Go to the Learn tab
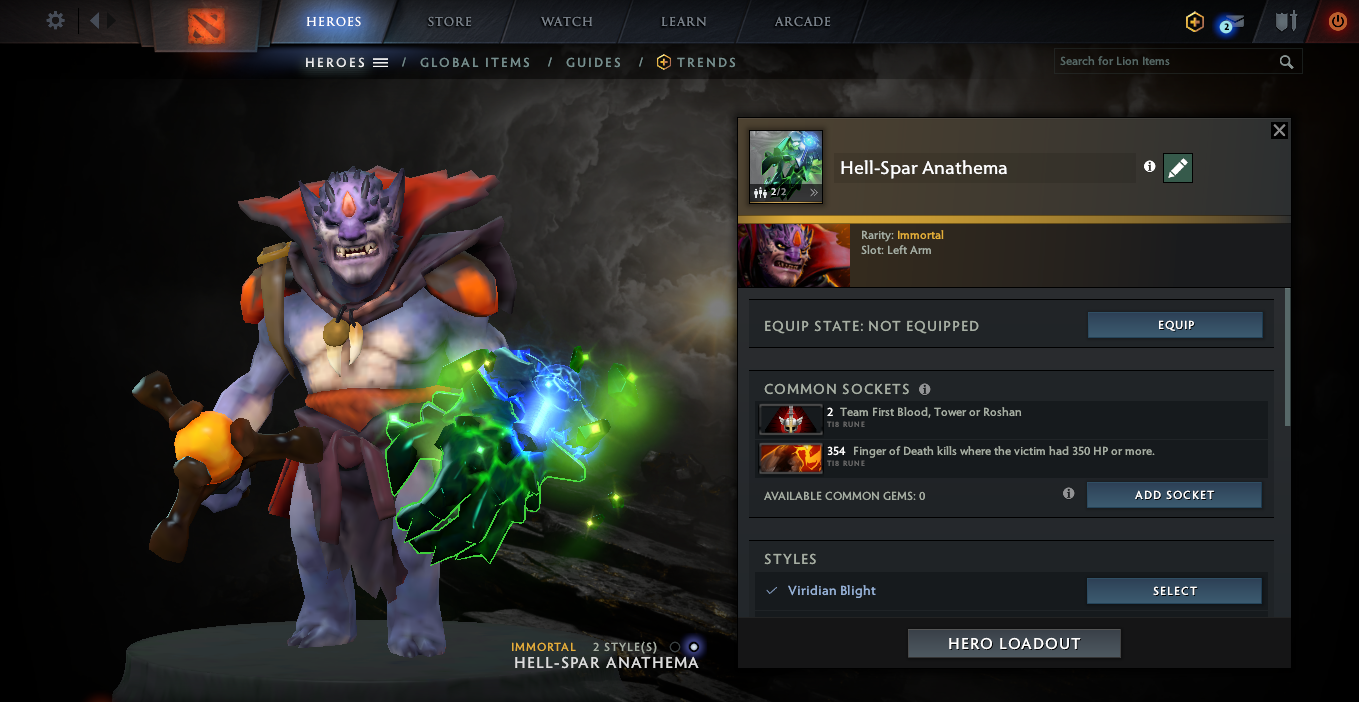 pyautogui.click(x=684, y=22)
